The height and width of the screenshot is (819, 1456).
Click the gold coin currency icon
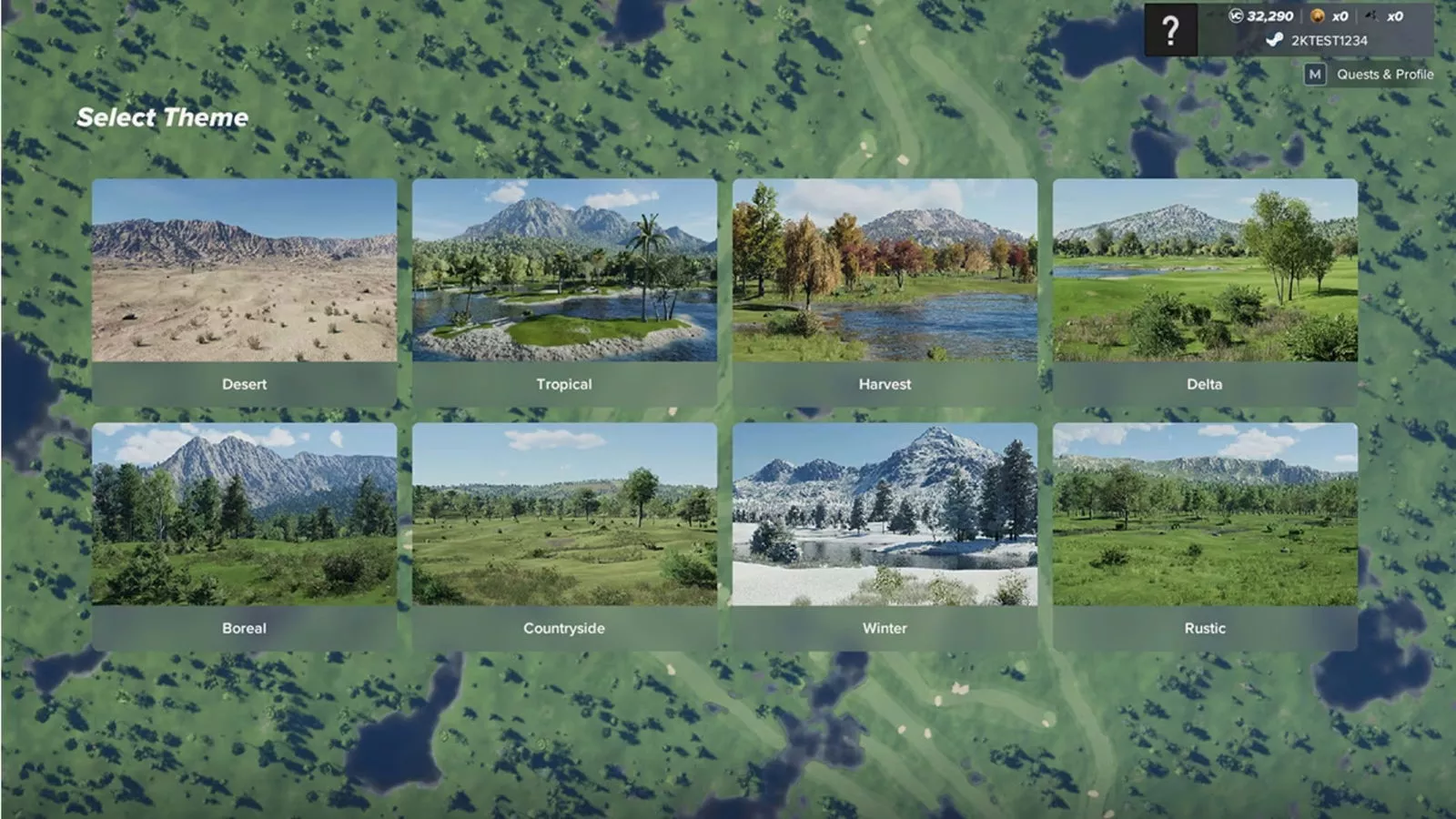click(x=1318, y=16)
